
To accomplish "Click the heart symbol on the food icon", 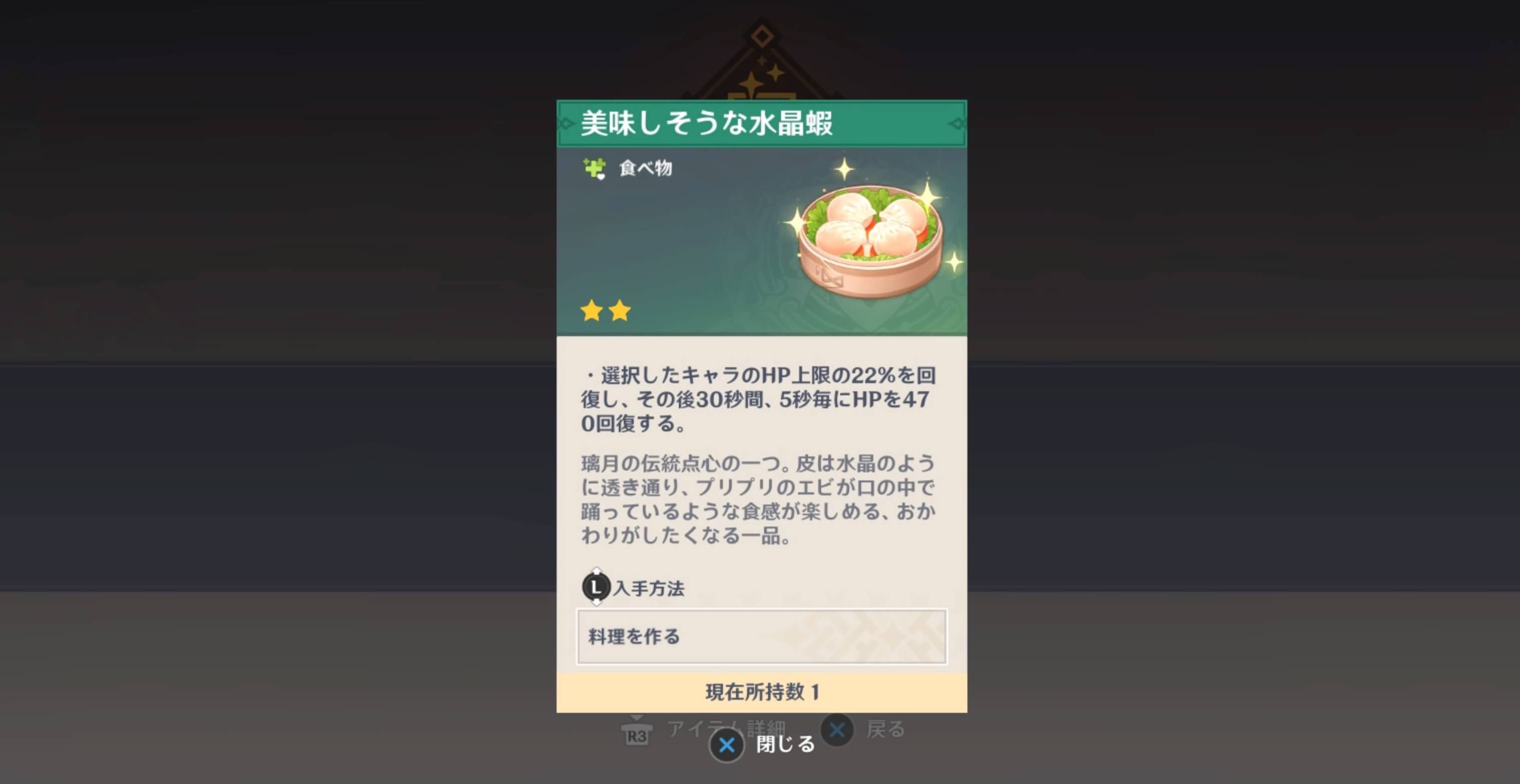I will (x=601, y=177).
